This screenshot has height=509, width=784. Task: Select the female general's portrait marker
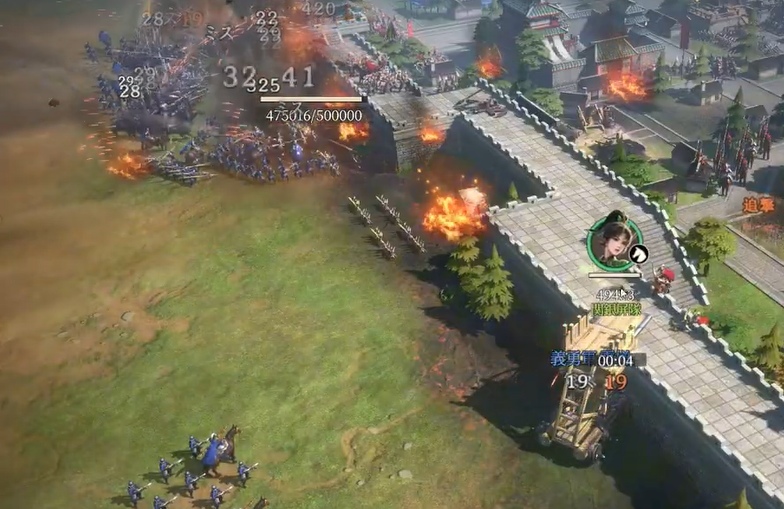(x=612, y=243)
